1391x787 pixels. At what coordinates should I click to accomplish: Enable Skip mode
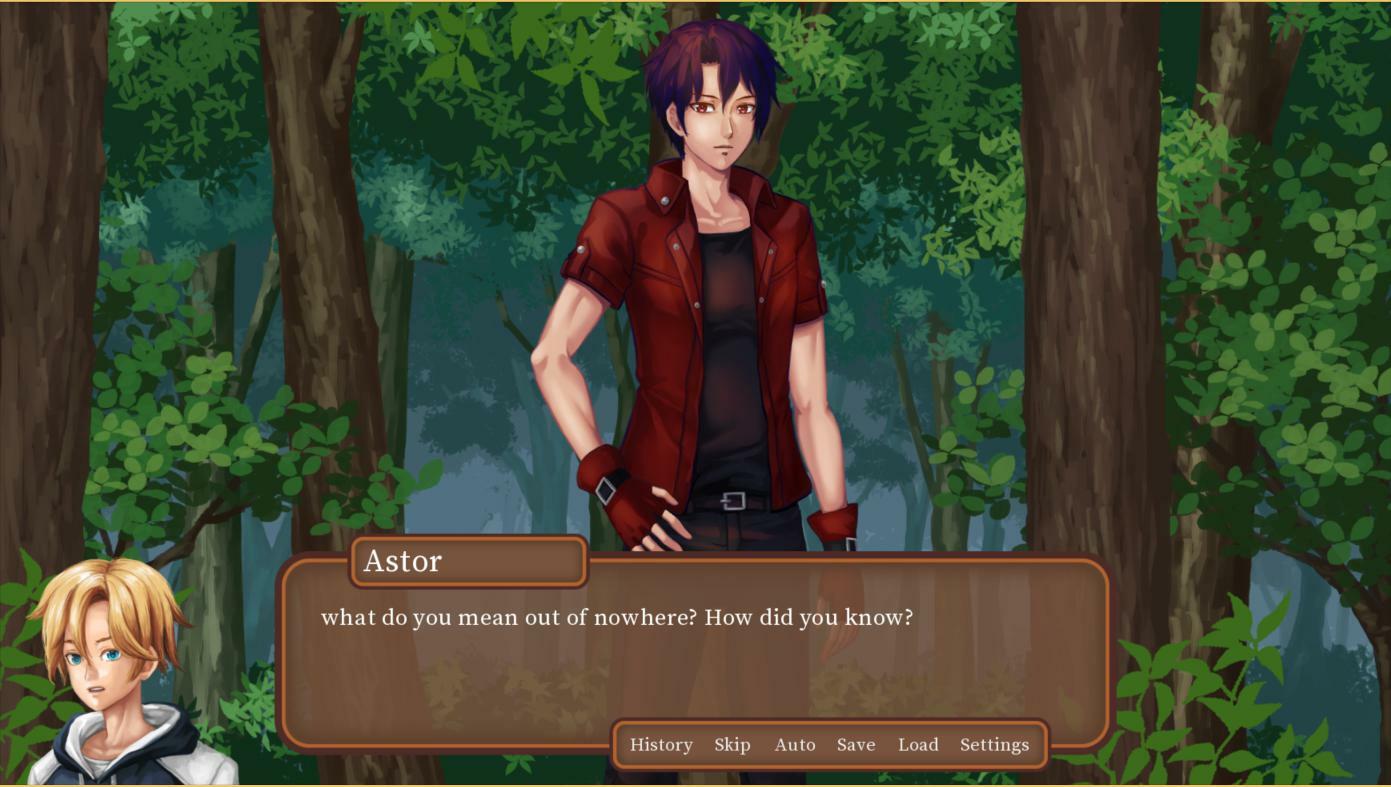(x=733, y=744)
